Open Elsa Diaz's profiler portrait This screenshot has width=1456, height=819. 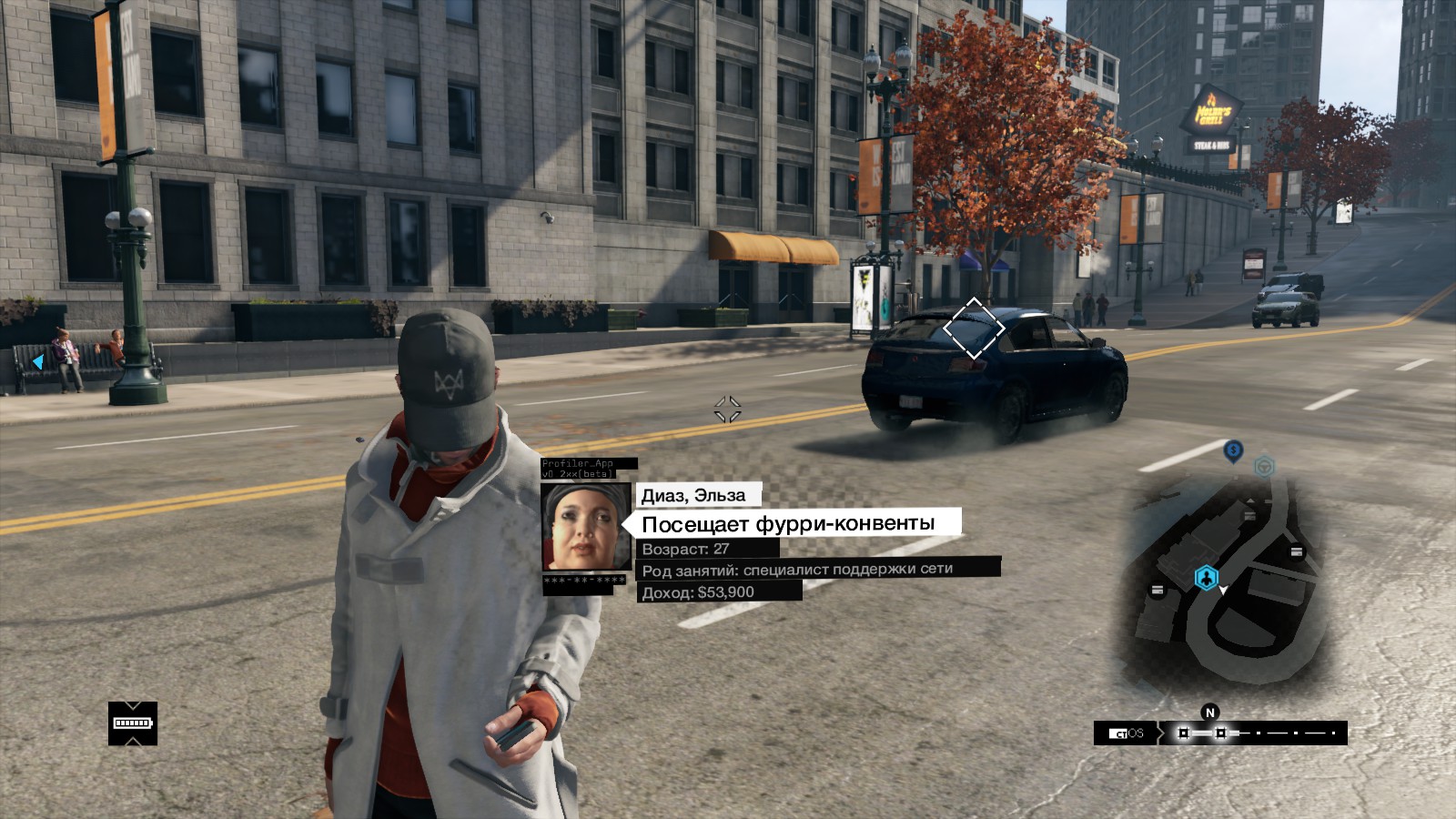(x=586, y=527)
